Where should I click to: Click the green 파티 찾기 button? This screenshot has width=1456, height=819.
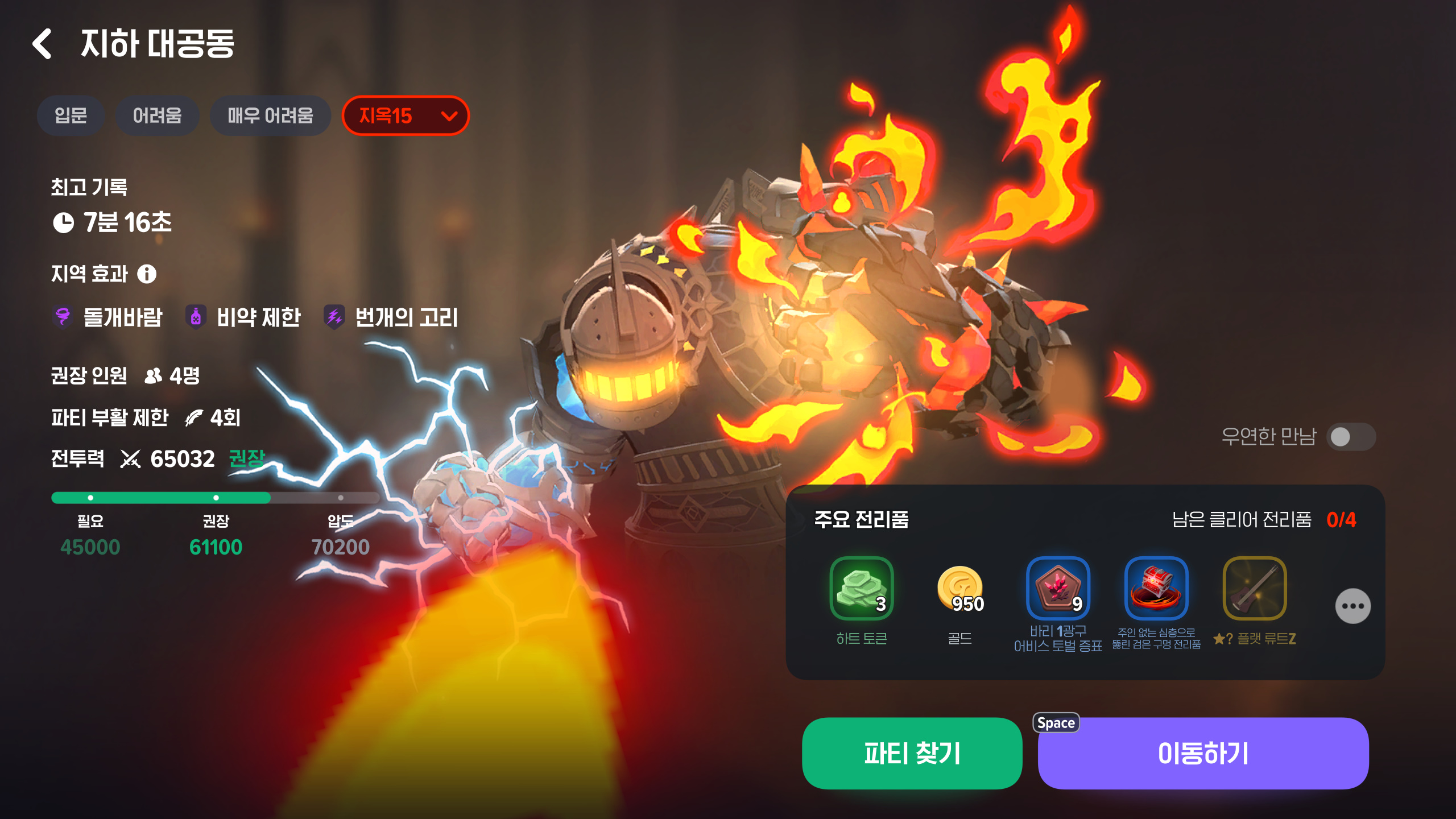[x=912, y=753]
